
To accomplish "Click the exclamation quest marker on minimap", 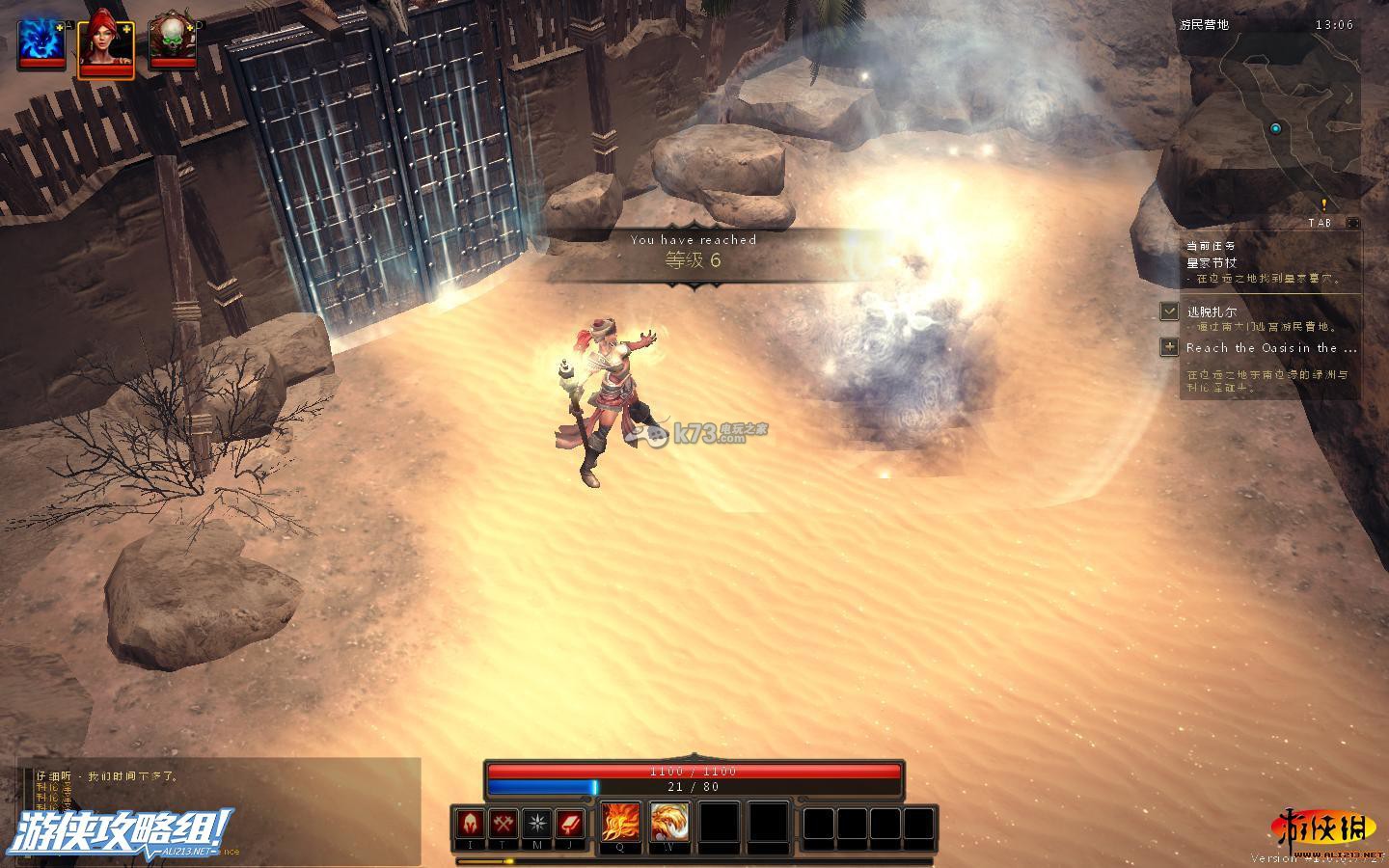I will point(1324,204).
